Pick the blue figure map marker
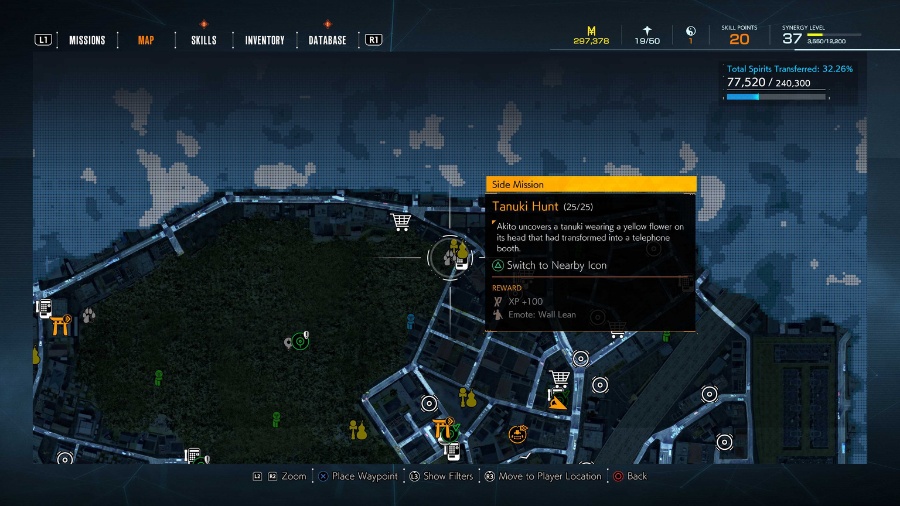This screenshot has height=506, width=900. coord(410,320)
